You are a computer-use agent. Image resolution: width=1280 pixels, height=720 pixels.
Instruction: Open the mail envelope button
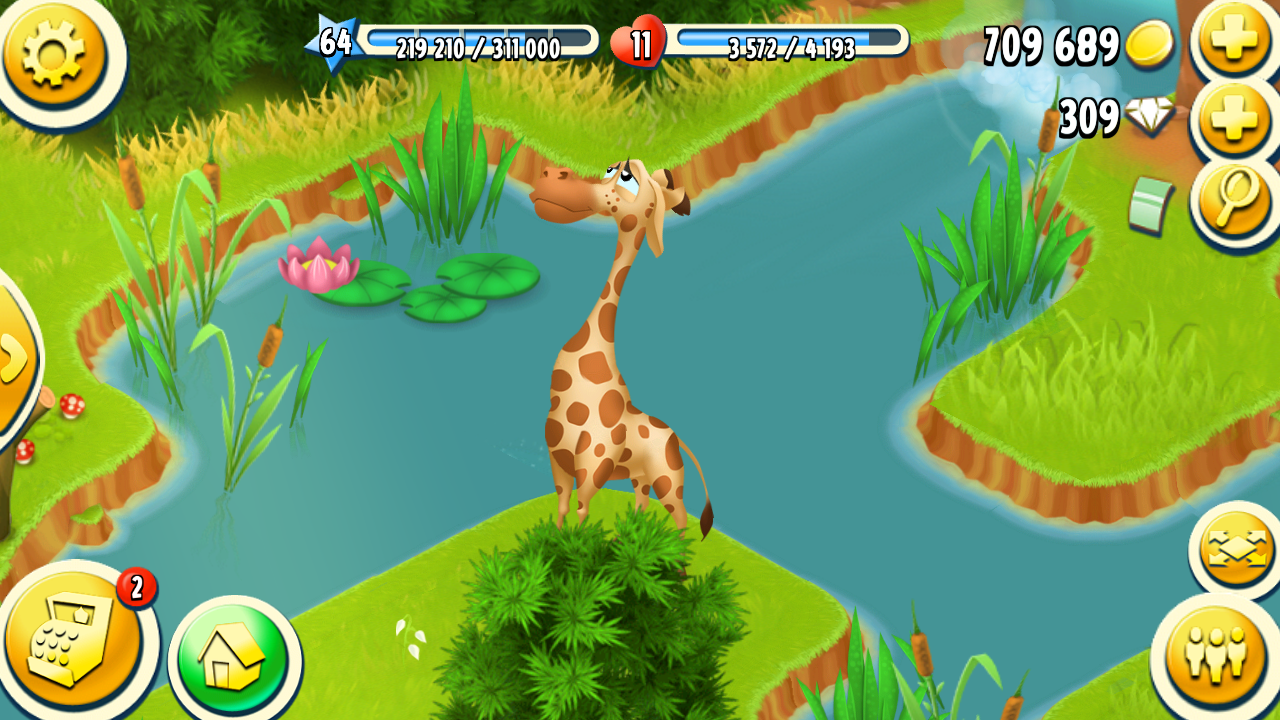point(1238,549)
